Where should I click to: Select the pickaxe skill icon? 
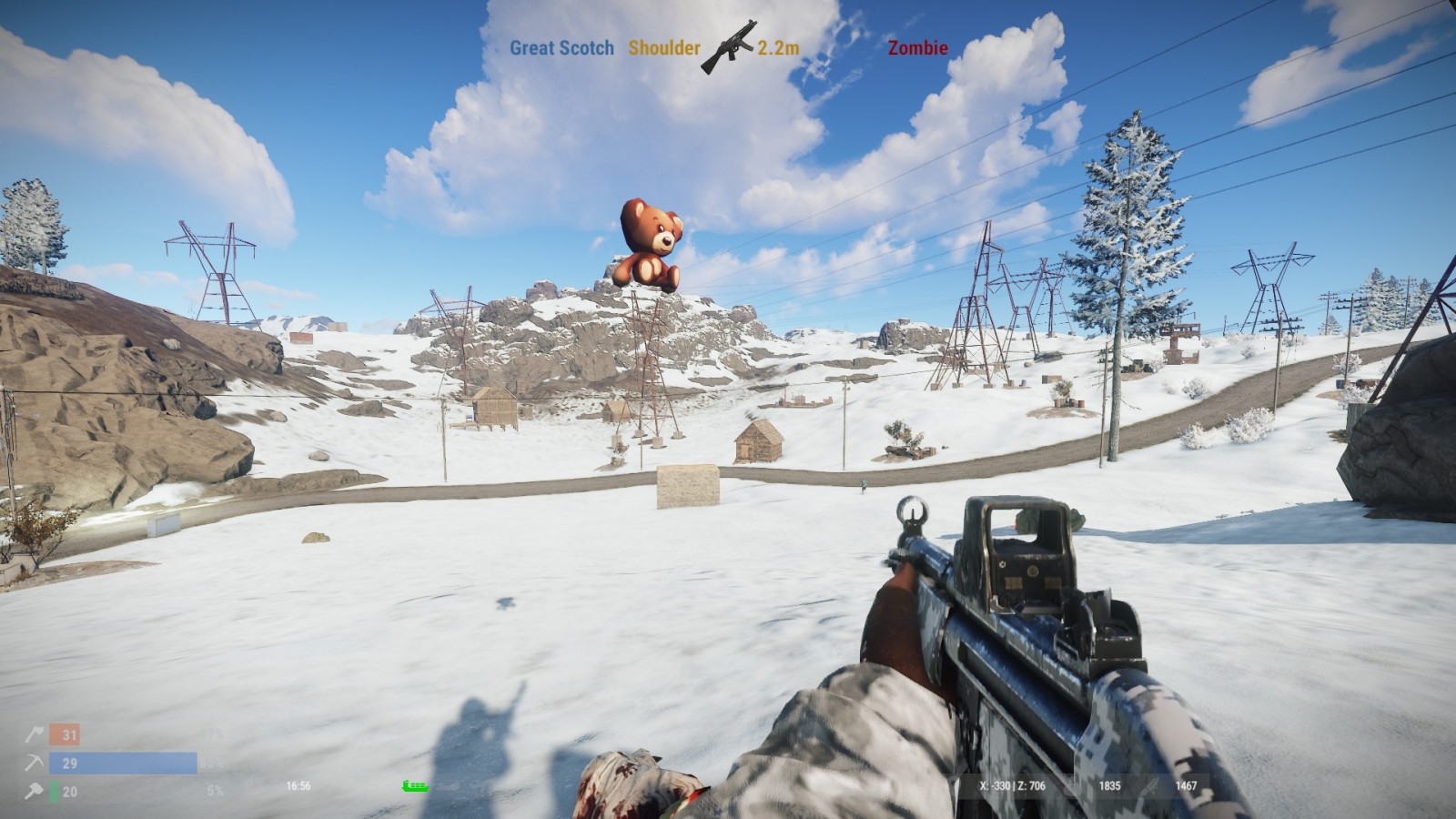(x=35, y=763)
